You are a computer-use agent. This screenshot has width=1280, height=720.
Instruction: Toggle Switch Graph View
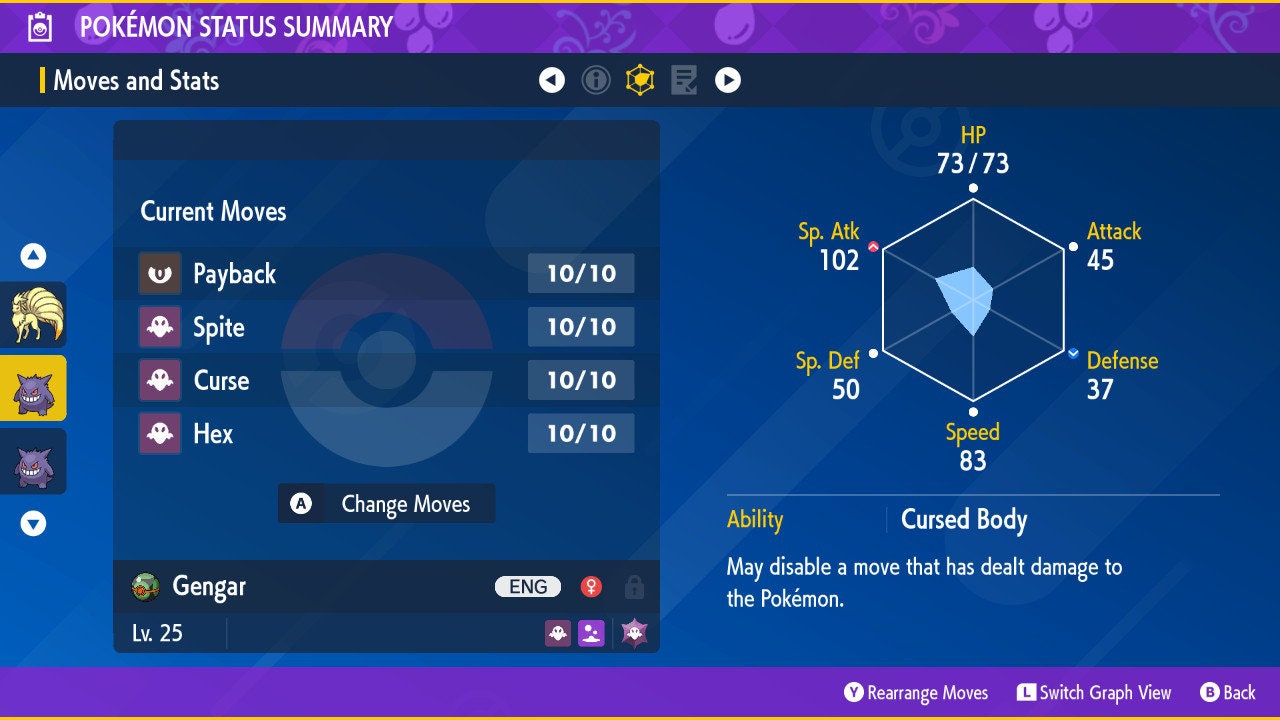pyautogui.click(x=1094, y=693)
